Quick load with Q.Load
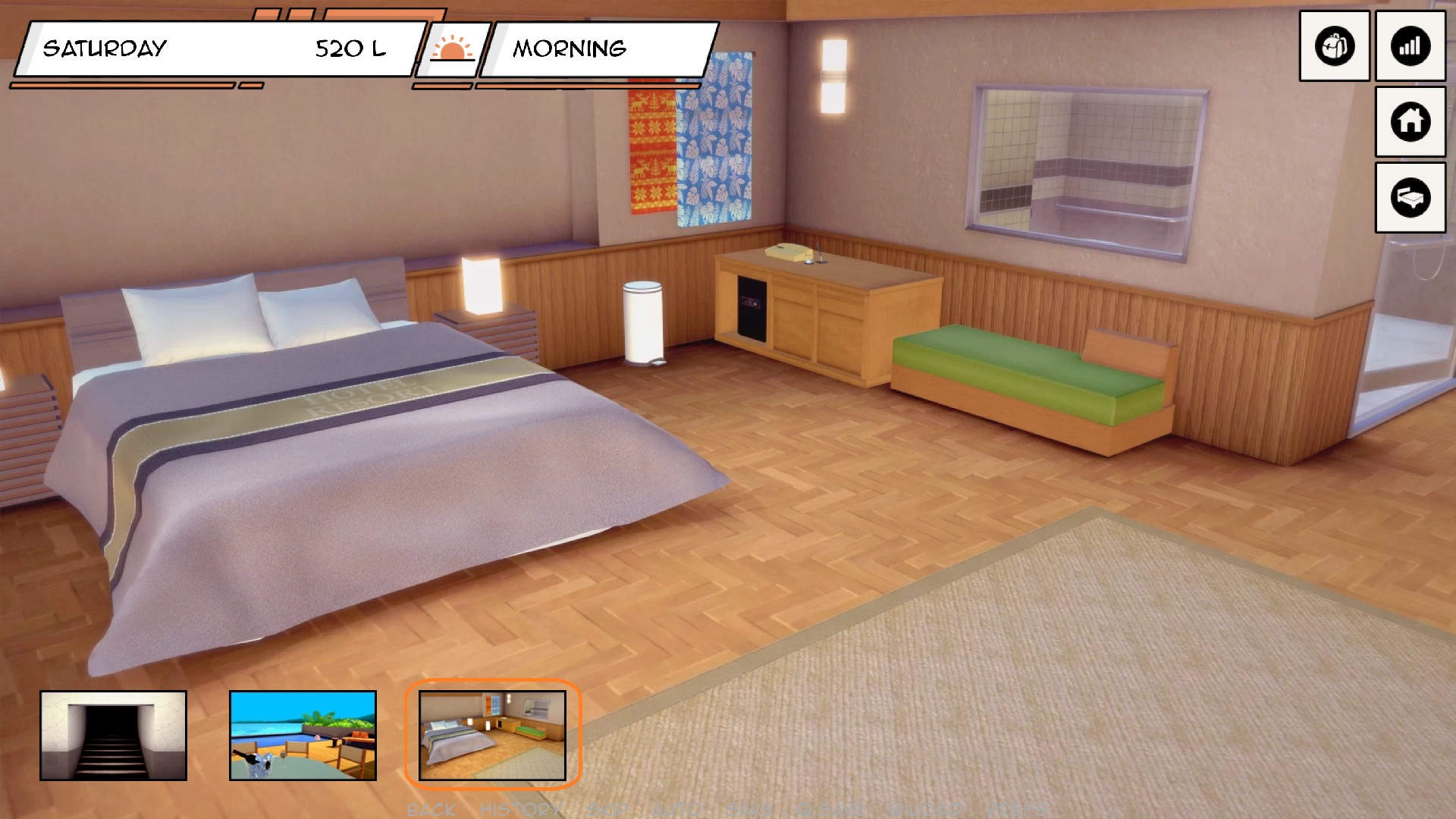Image resolution: width=1456 pixels, height=819 pixels. tap(927, 810)
